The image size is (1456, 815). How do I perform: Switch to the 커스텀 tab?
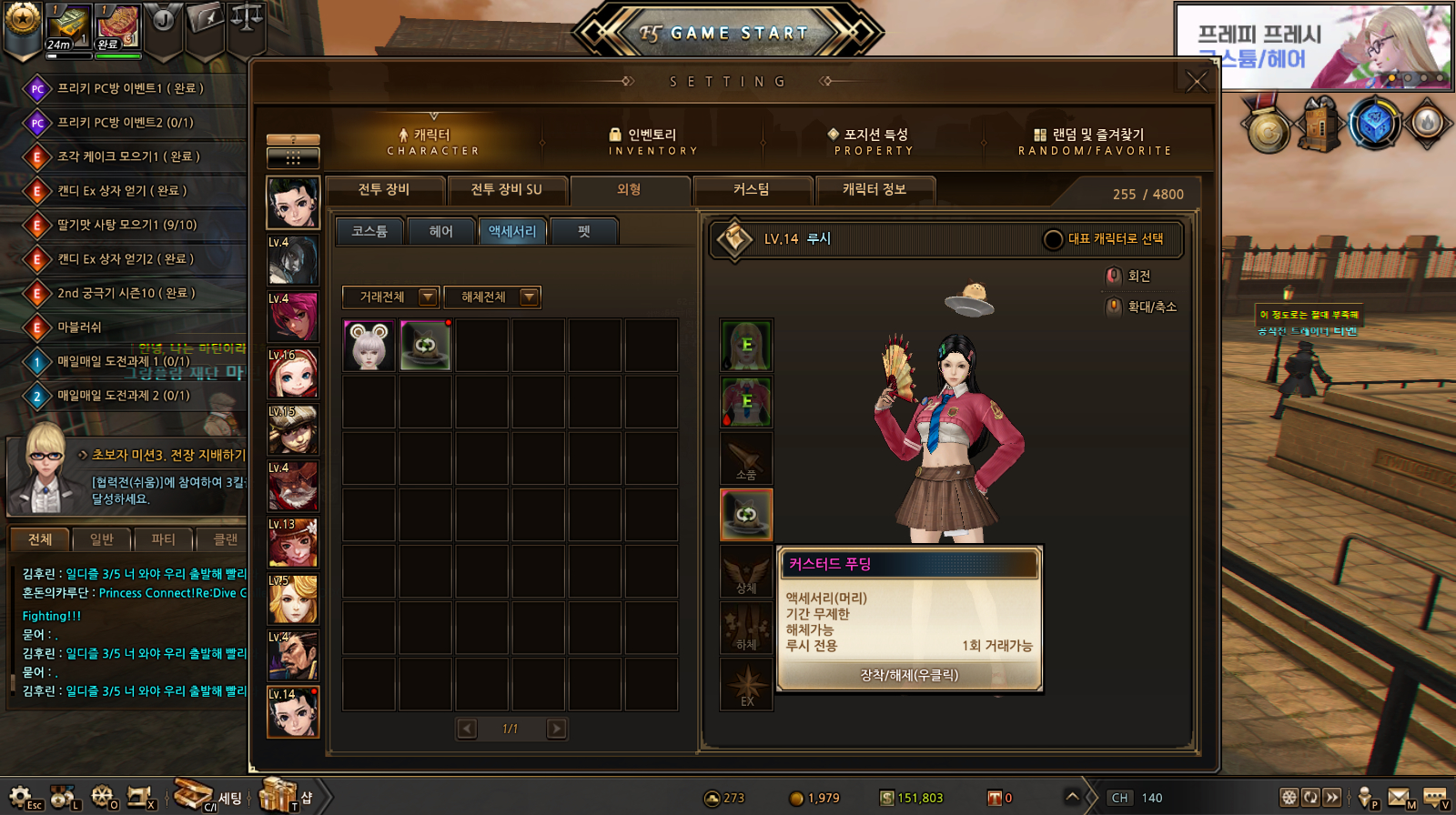(752, 190)
